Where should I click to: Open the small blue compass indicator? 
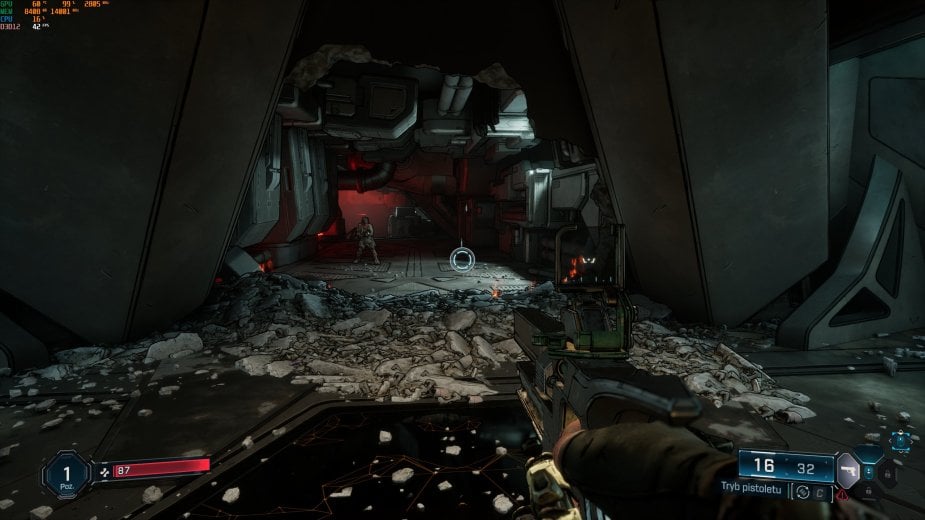click(903, 439)
